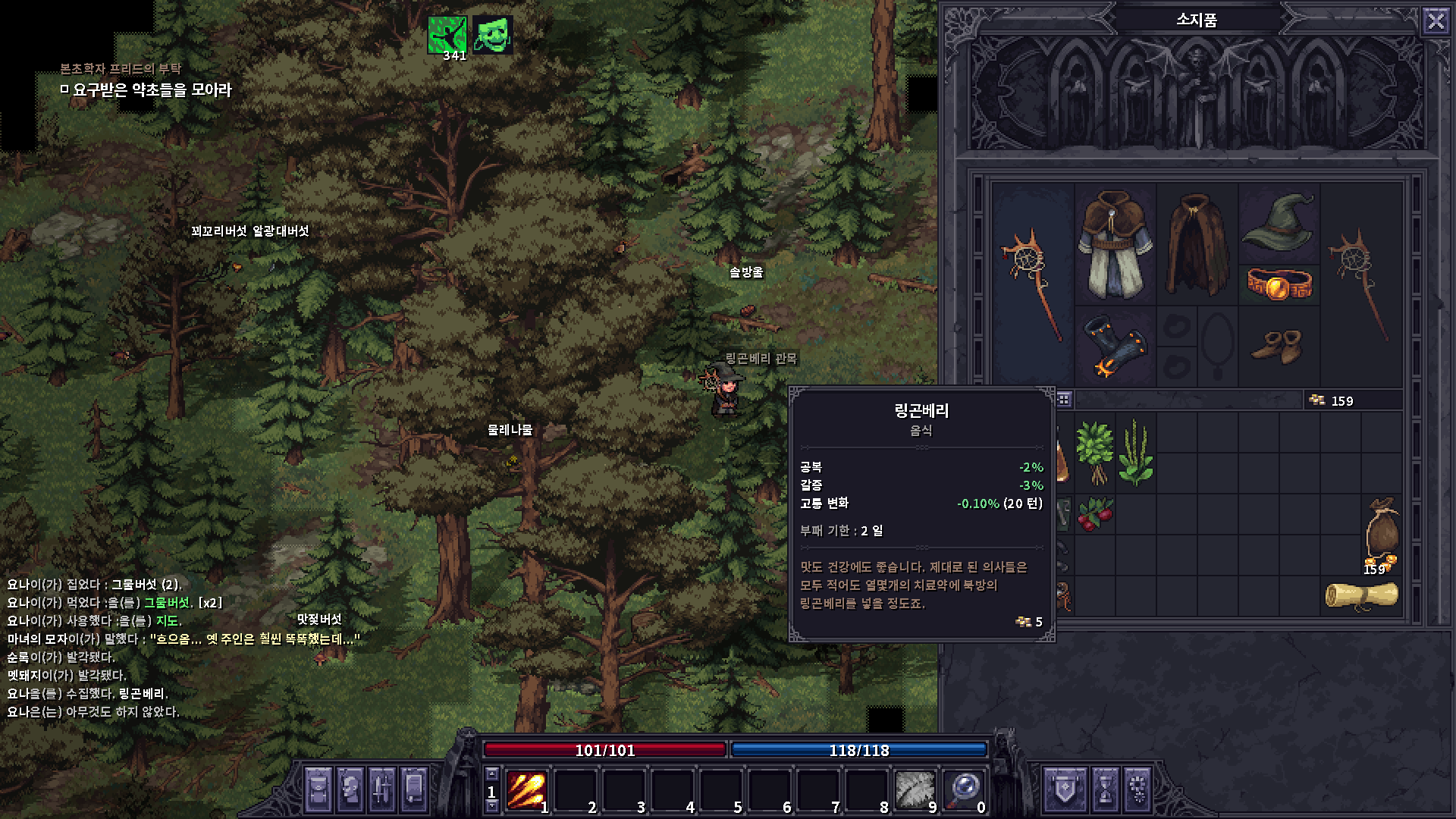Click the green masked face status icon
The height and width of the screenshot is (819, 1456).
[x=493, y=35]
